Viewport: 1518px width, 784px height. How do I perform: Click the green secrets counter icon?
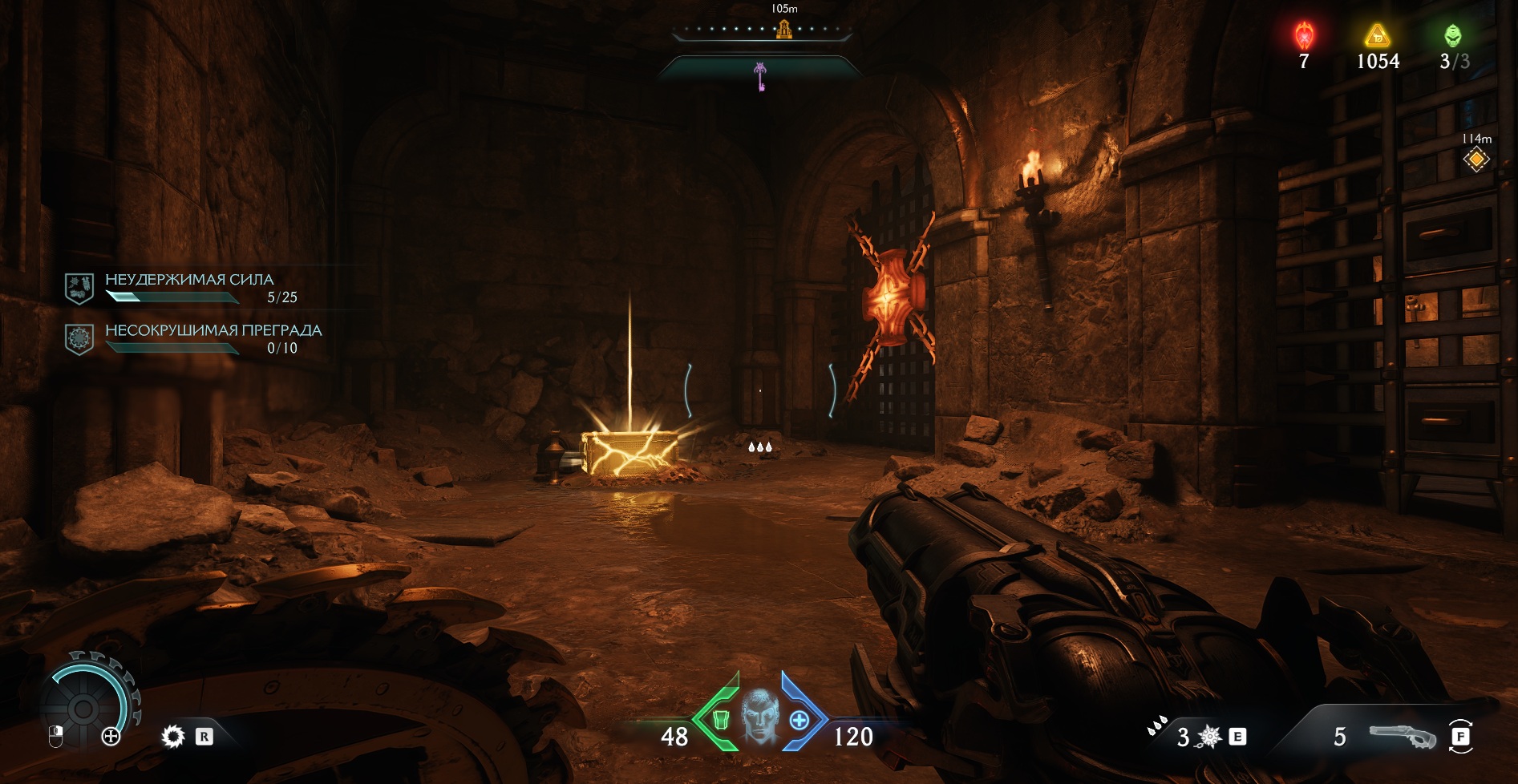(1452, 36)
